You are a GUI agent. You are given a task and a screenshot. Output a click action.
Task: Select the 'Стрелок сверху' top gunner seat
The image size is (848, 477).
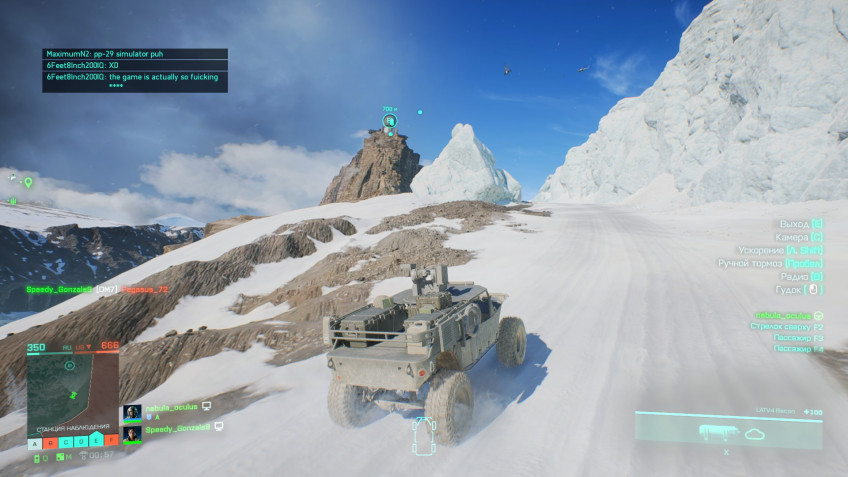tap(789, 326)
